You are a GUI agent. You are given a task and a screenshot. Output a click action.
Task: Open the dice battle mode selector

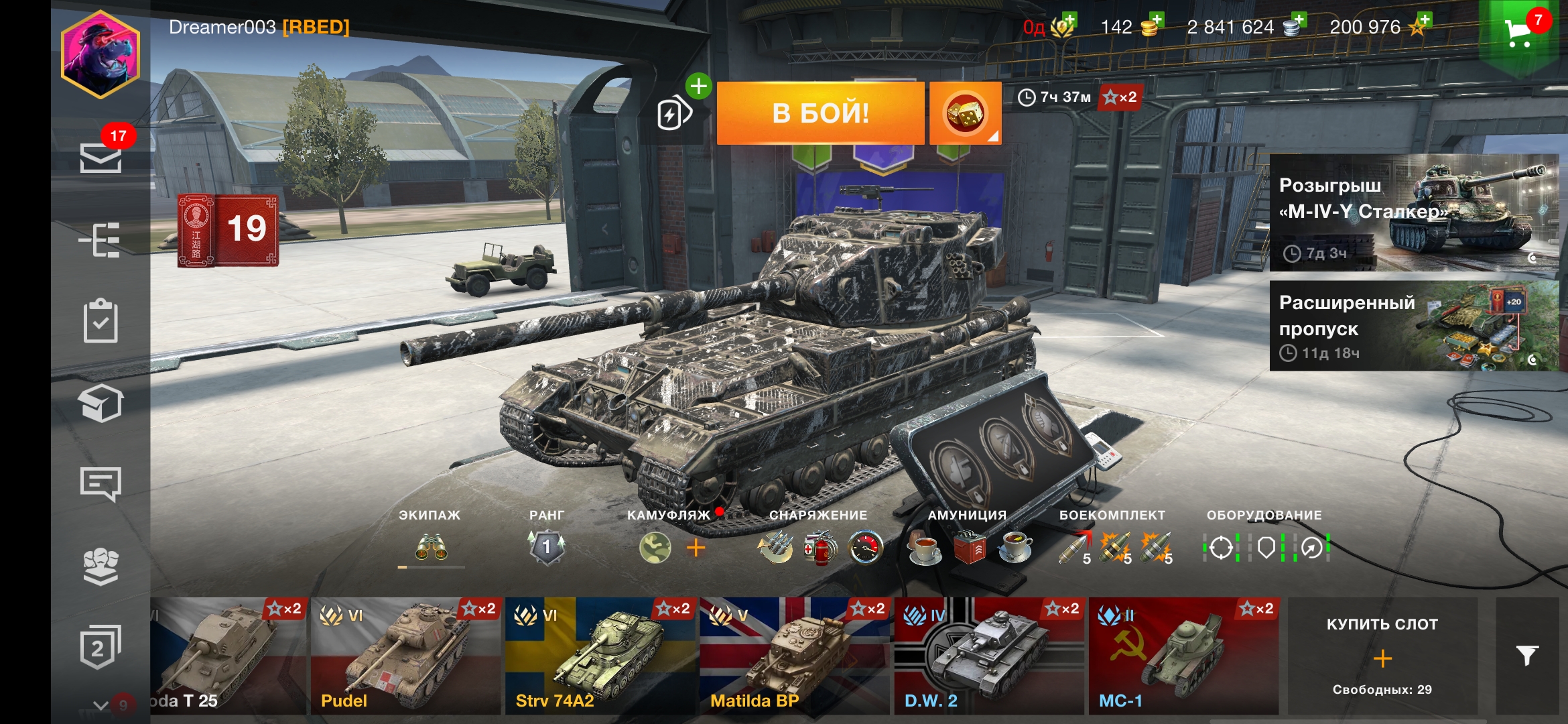965,113
